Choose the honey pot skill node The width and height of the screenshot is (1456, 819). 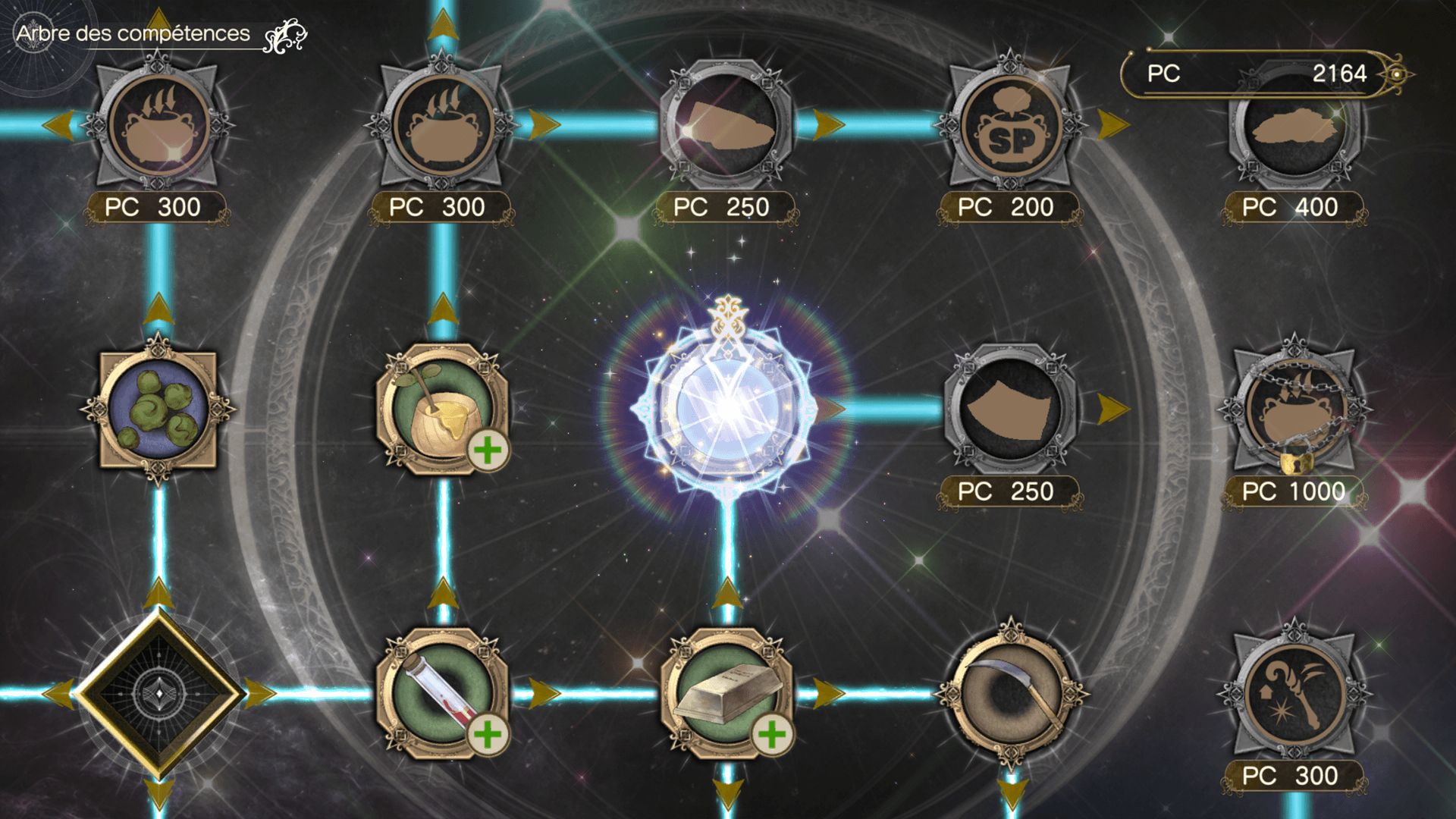[x=443, y=409]
